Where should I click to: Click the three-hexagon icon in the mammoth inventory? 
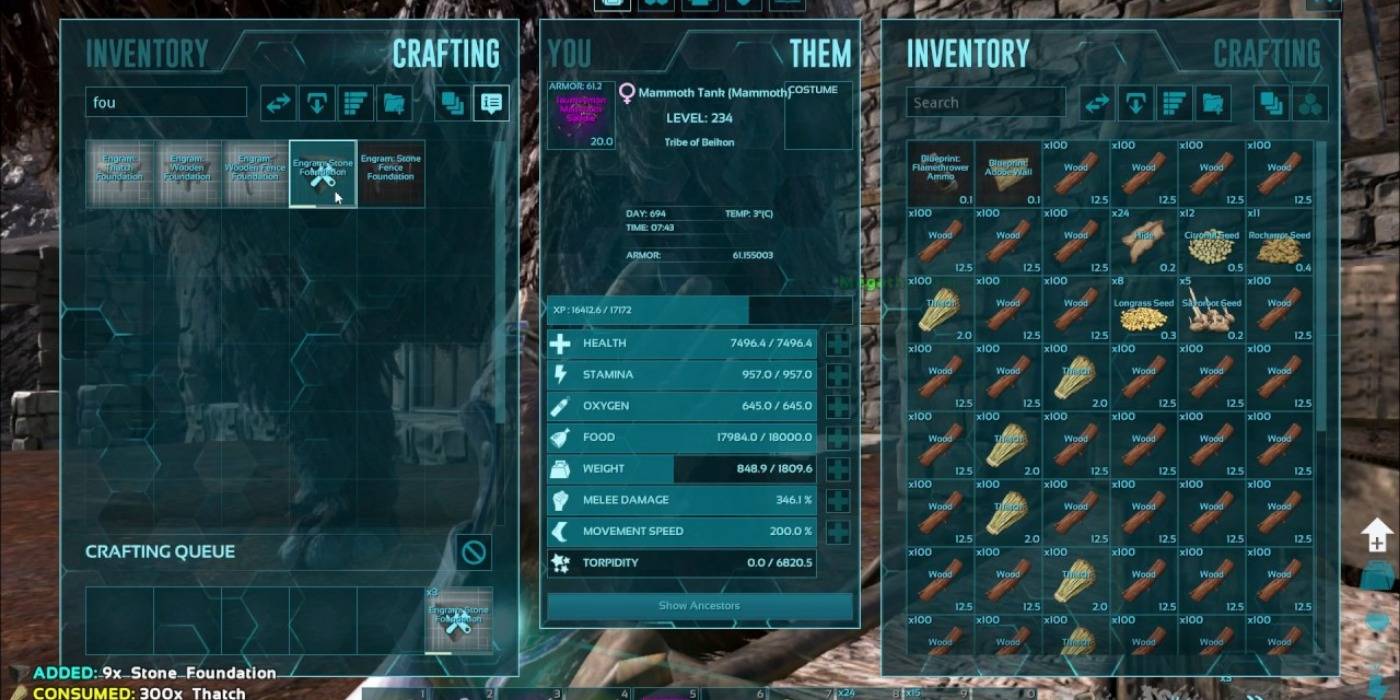tap(1310, 102)
